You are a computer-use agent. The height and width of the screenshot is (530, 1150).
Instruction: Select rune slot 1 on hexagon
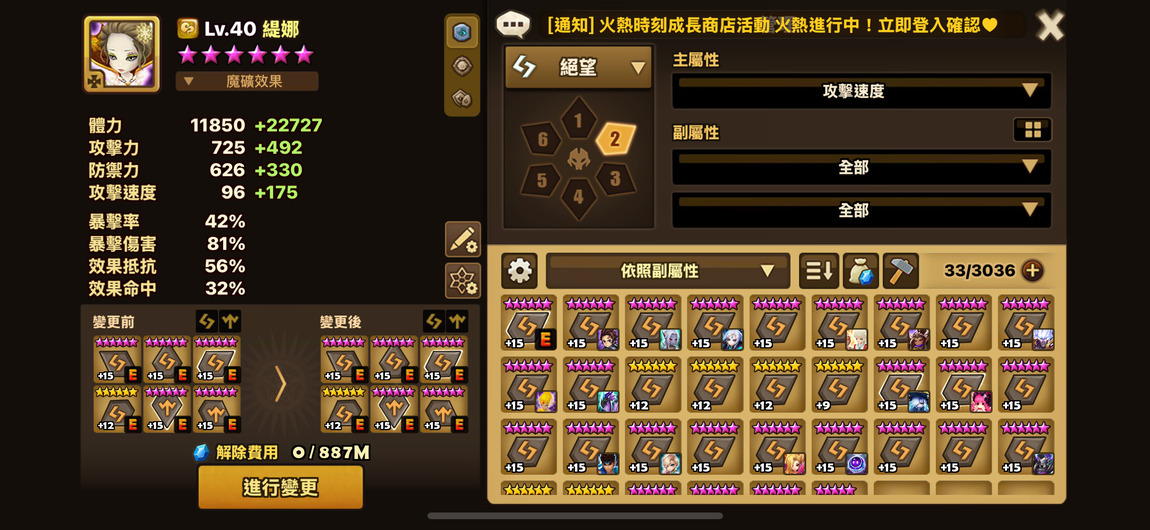pos(578,121)
